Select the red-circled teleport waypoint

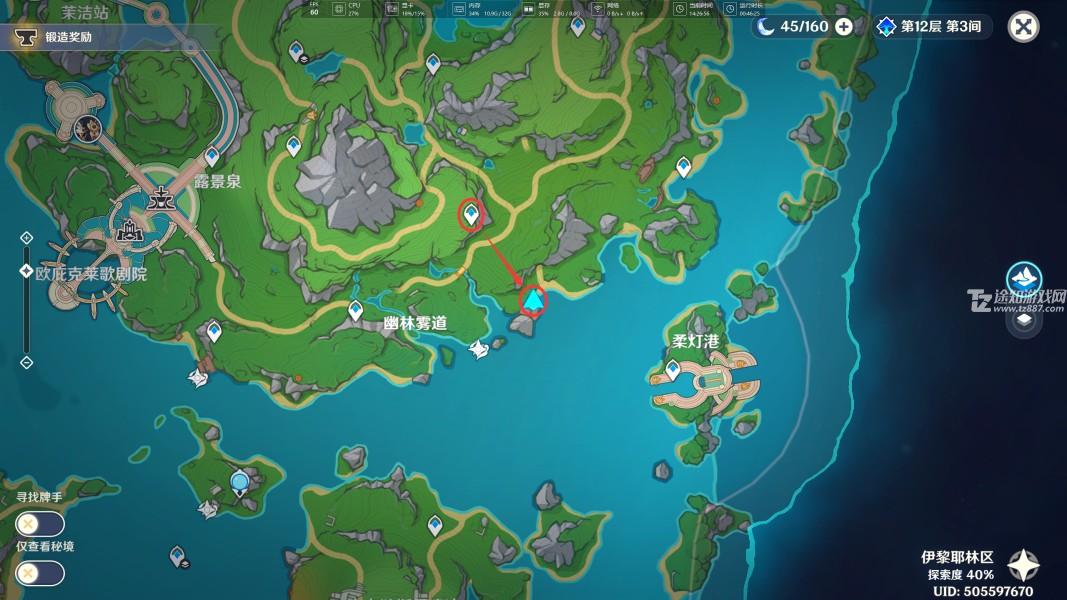(470, 213)
